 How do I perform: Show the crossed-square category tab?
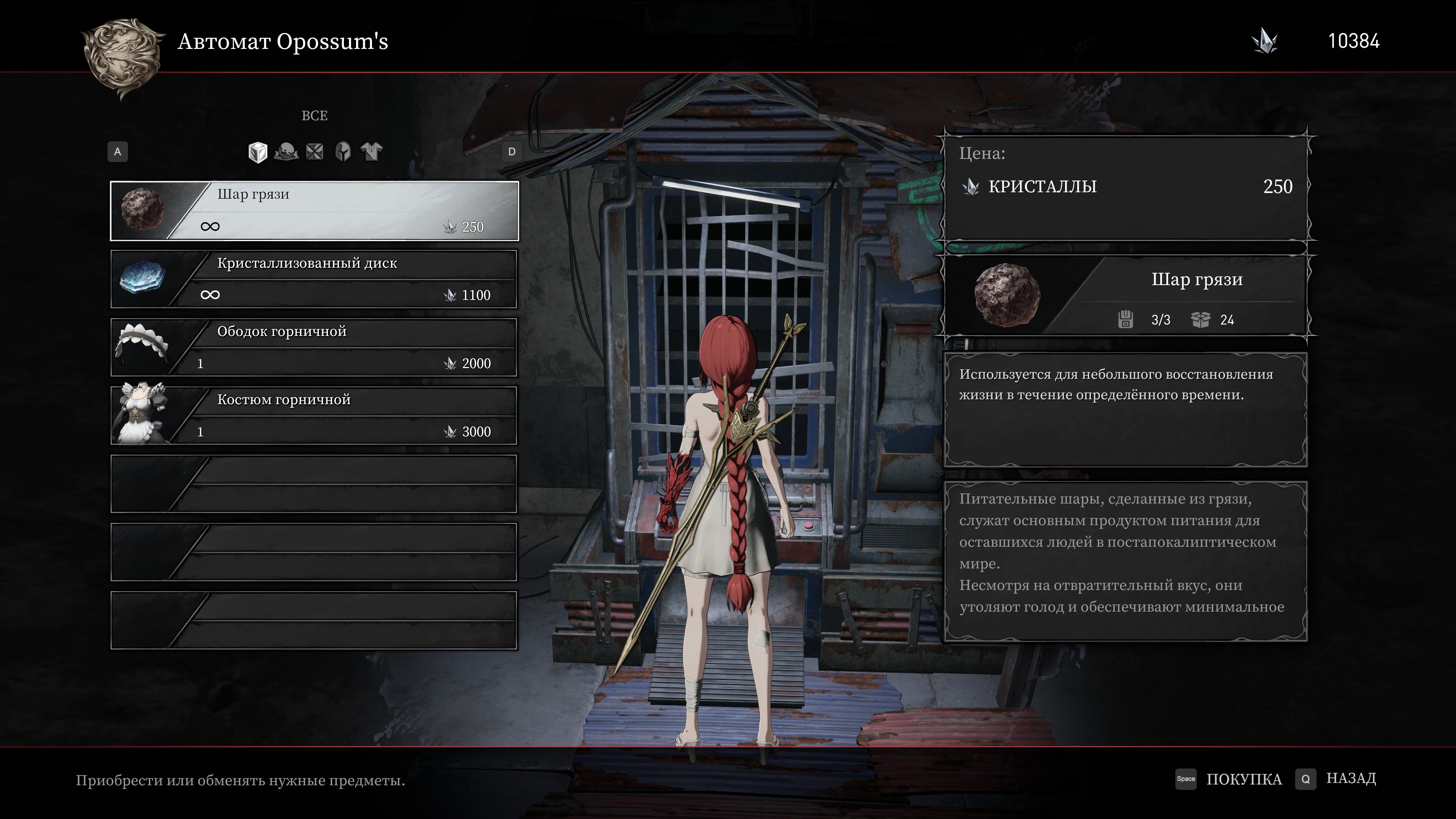click(315, 152)
